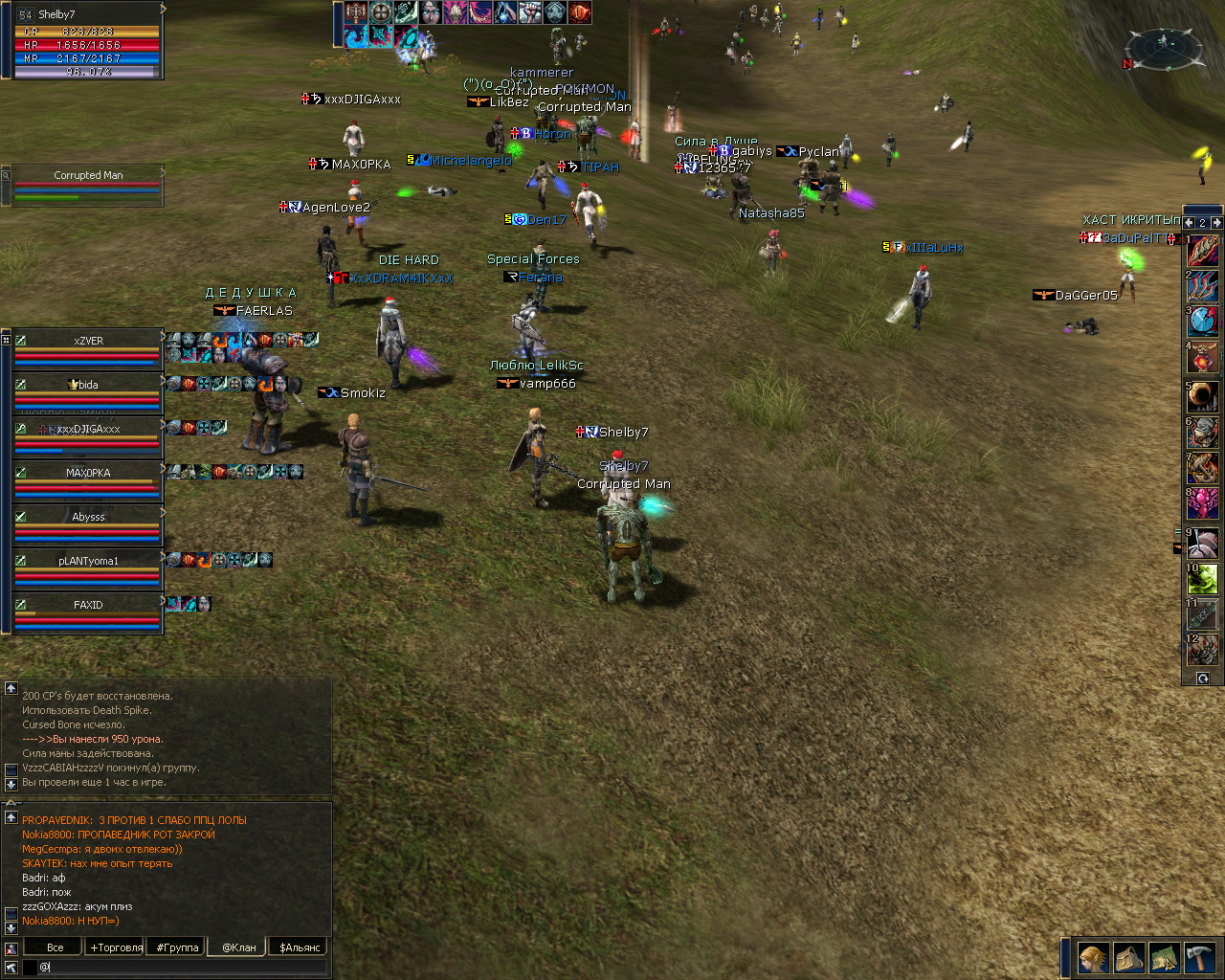
Task: Open the @Клан chat tab
Action: 238,947
